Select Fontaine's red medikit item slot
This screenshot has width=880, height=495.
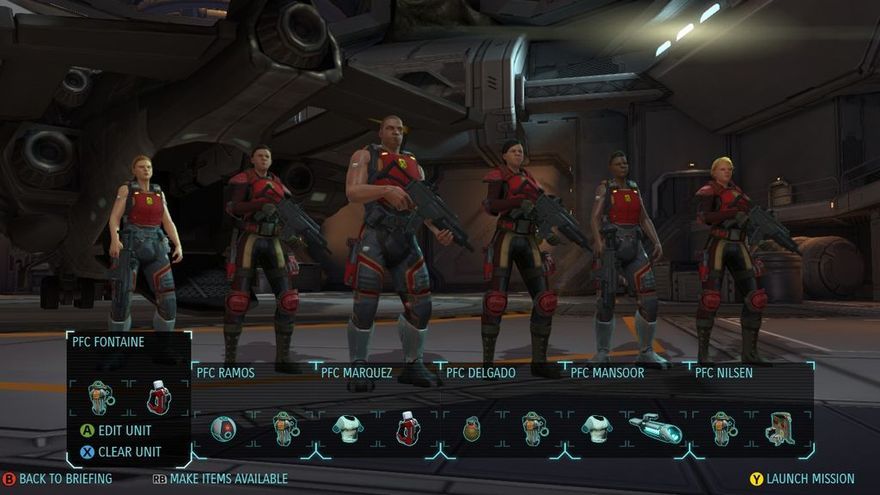158,397
